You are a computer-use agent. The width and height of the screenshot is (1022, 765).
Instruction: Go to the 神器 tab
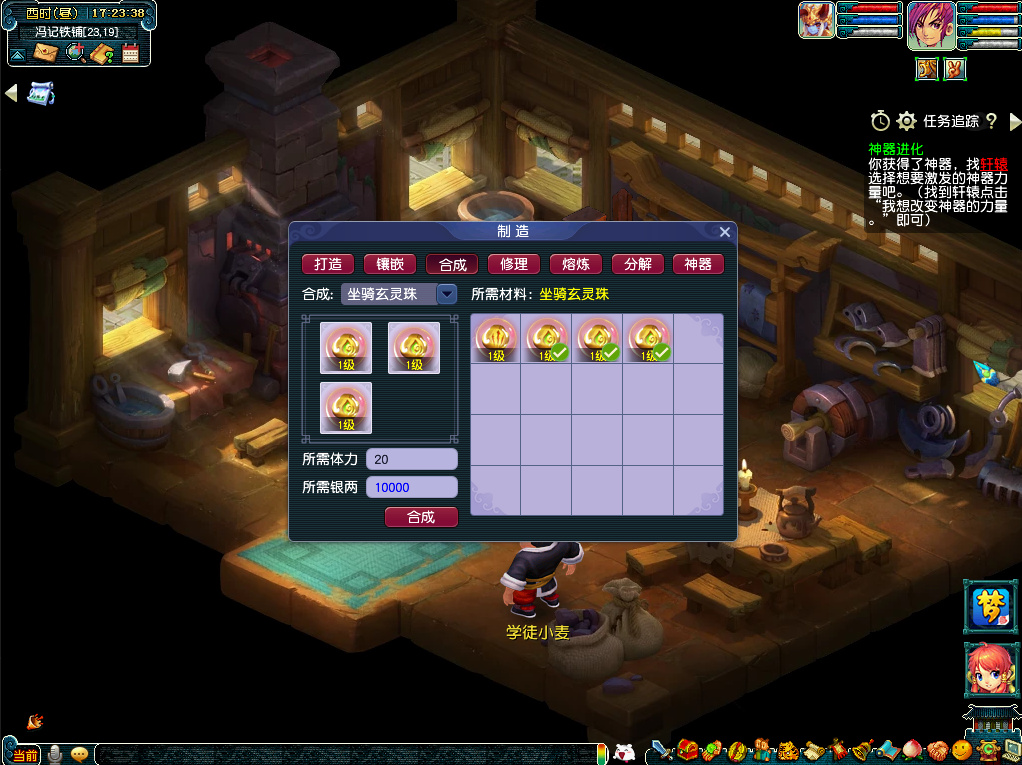[698, 264]
